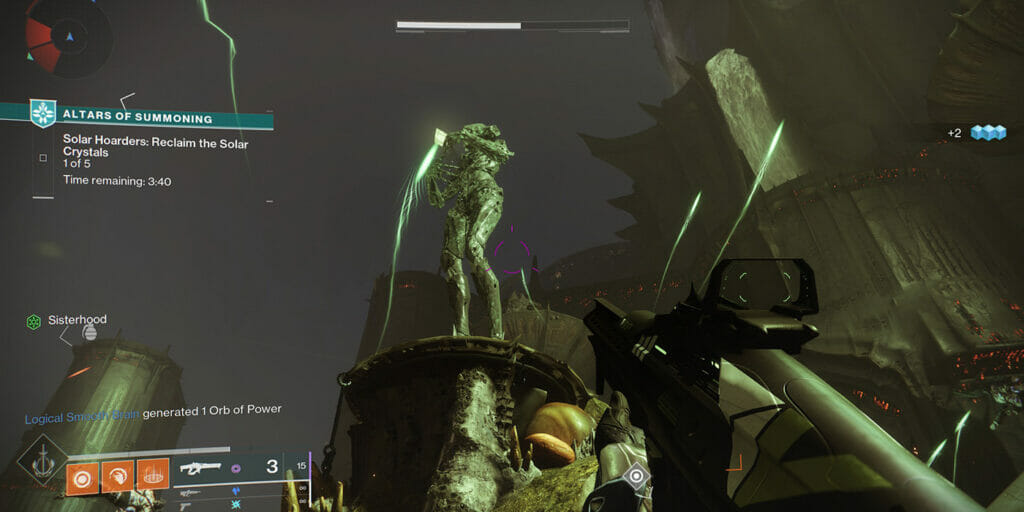Select the equipped primary weapon slot
The width and height of the screenshot is (1024, 512).
click(230, 468)
